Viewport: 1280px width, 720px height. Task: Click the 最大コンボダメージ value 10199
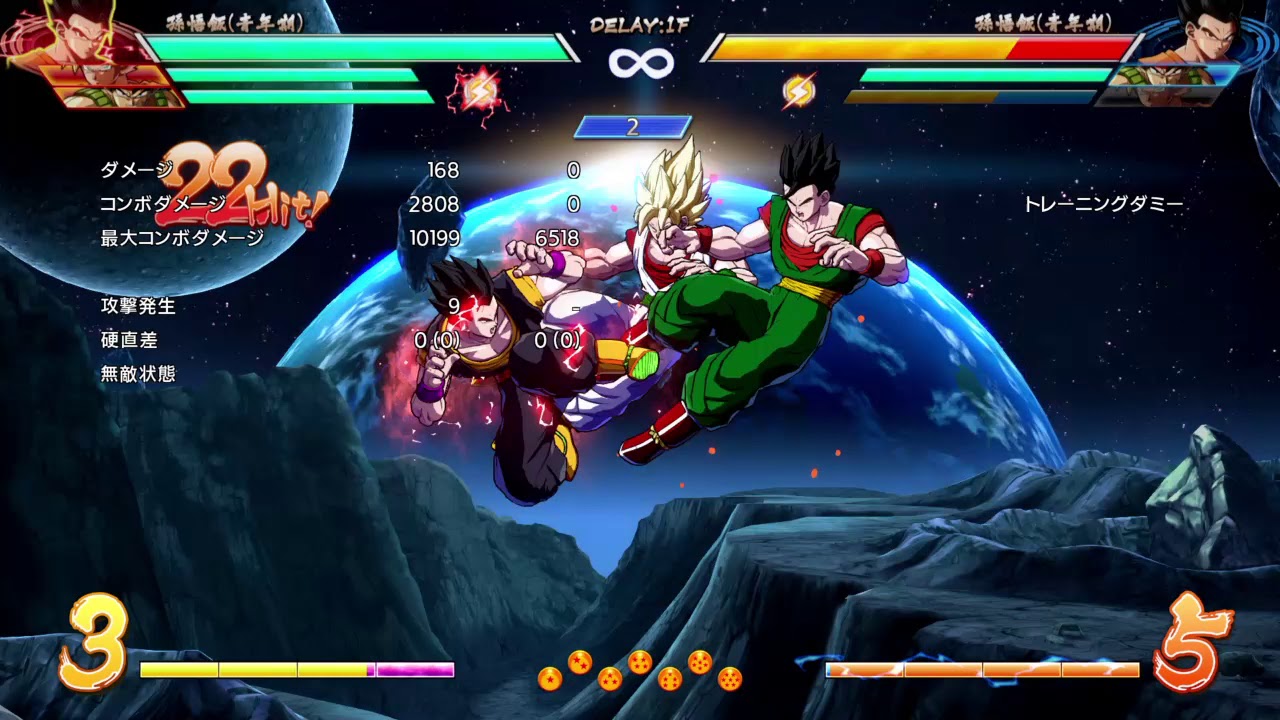click(x=437, y=237)
